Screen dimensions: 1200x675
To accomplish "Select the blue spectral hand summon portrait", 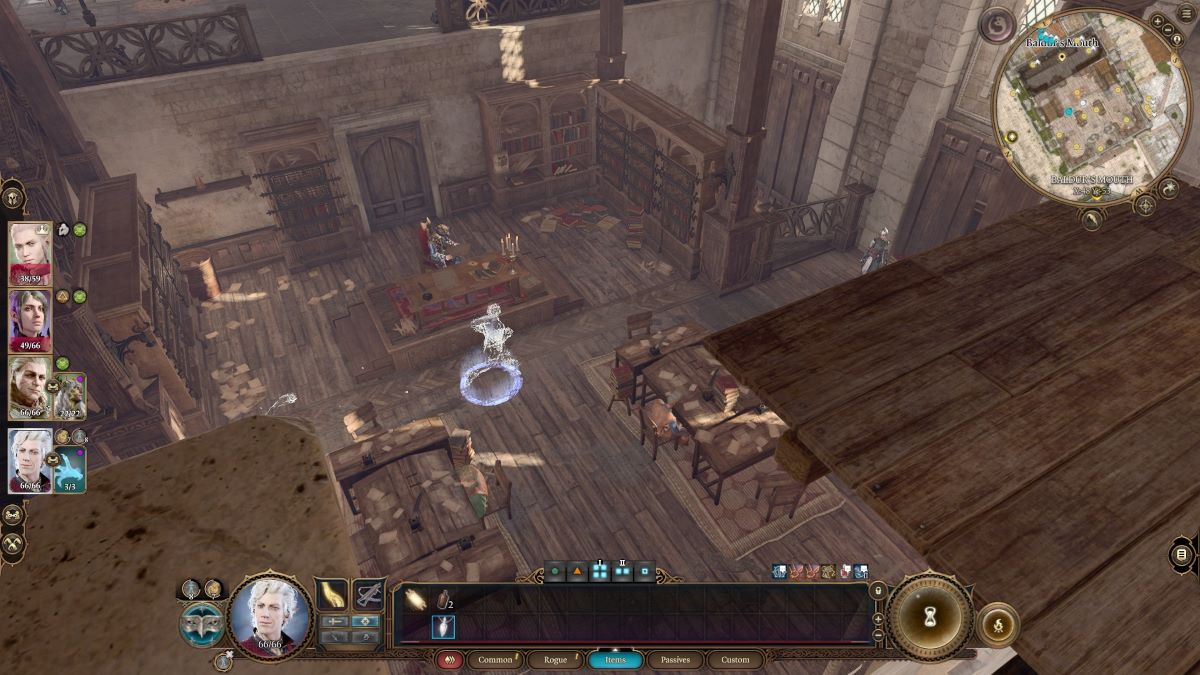I will [x=69, y=470].
